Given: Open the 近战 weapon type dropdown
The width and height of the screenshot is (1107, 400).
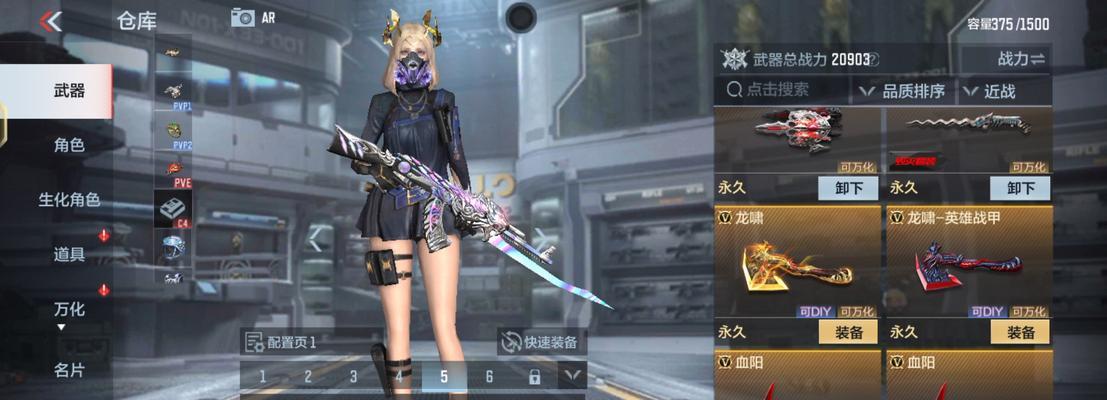Looking at the screenshot, I should pyautogui.click(x=990, y=91).
